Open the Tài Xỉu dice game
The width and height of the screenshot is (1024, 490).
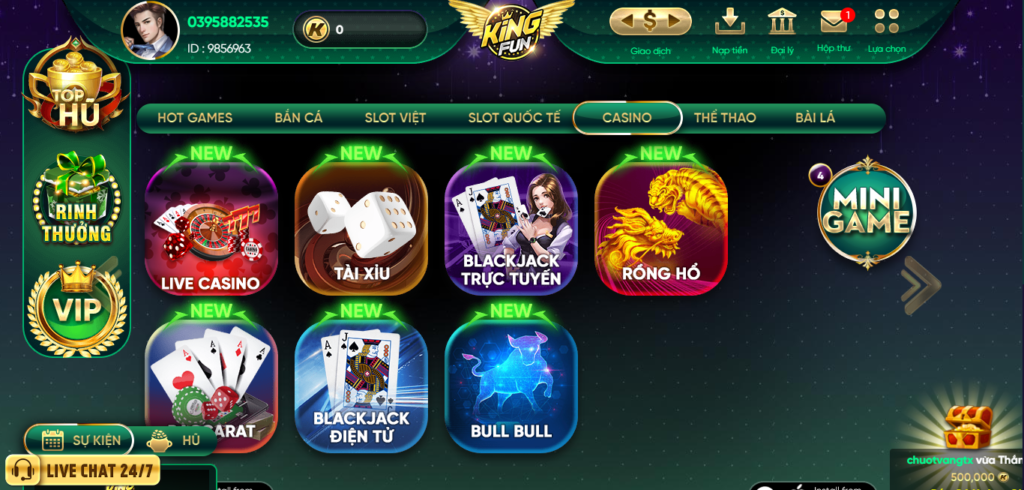361,230
